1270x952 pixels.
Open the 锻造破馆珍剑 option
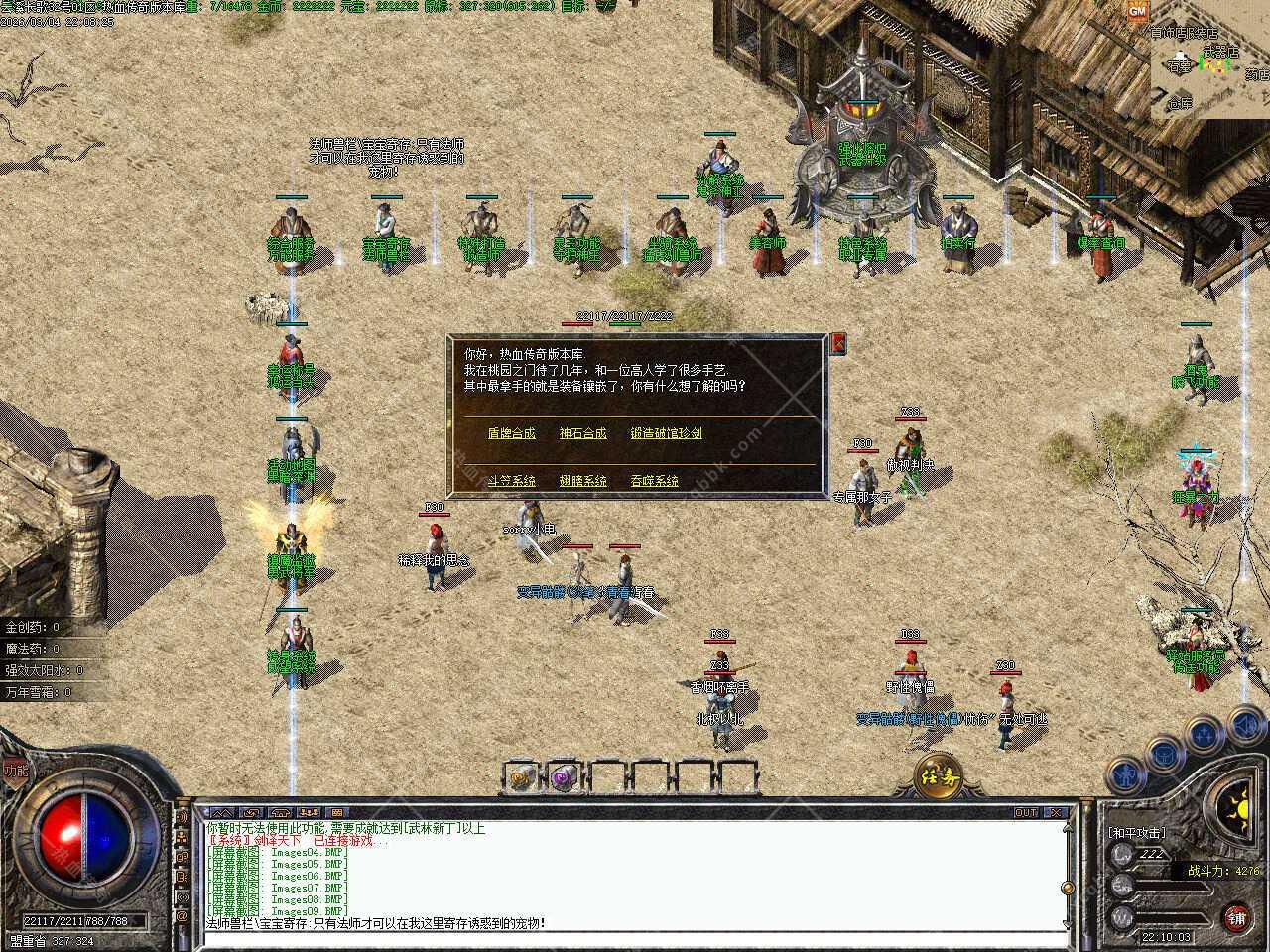[x=667, y=433]
